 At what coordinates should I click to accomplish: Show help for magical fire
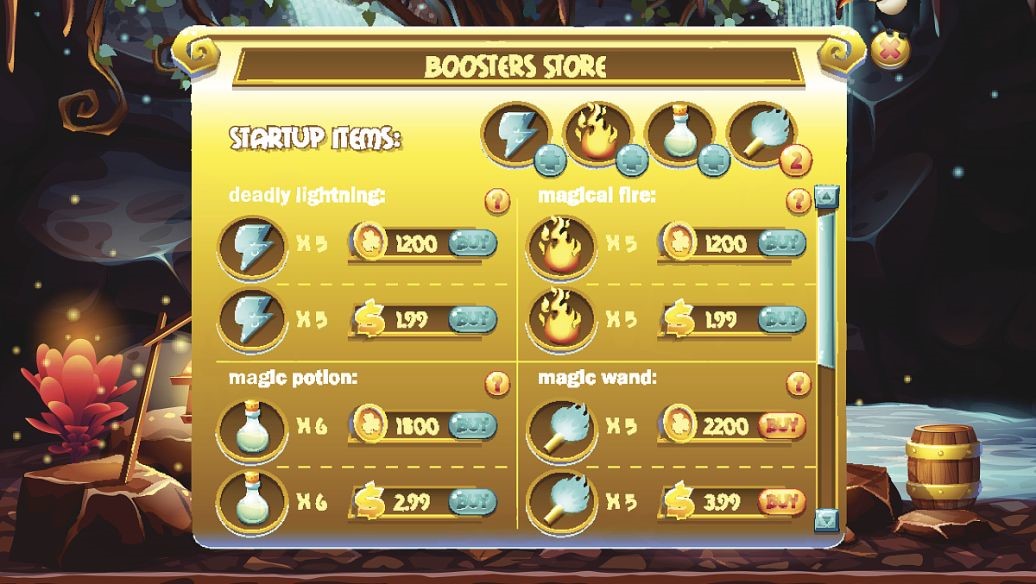coord(798,201)
